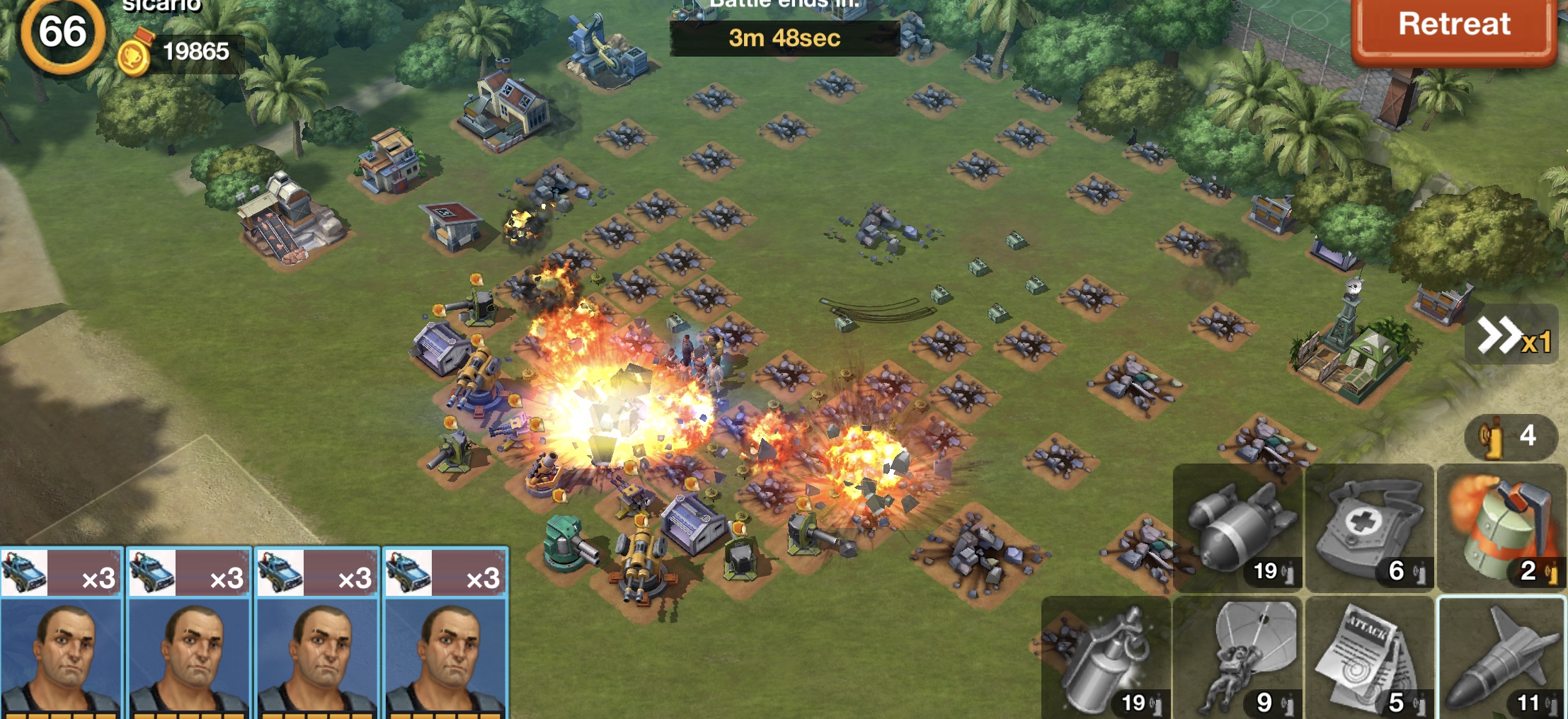
Task: Activate the orange flare ability
Action: (x=1501, y=528)
